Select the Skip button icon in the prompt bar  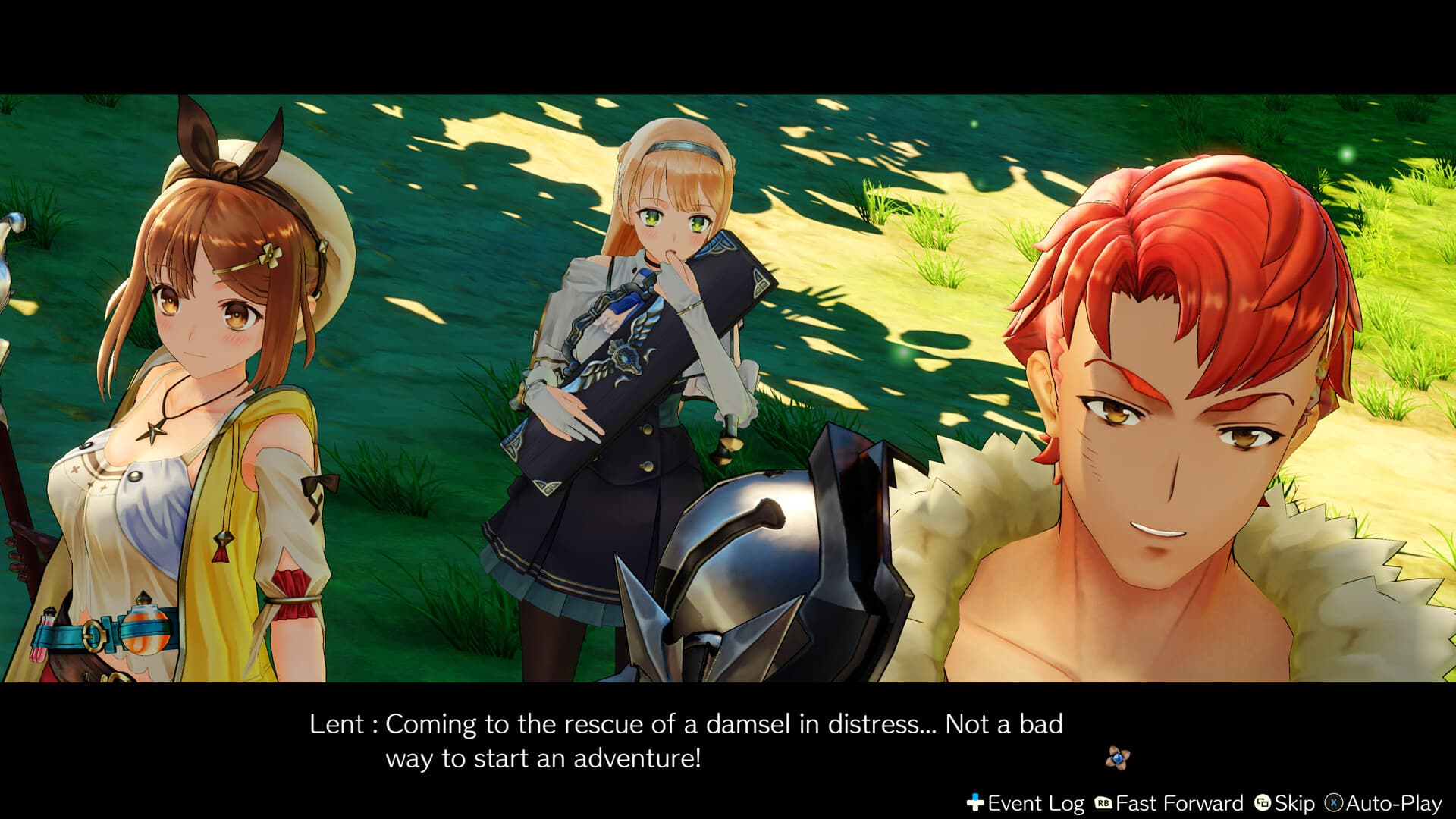tap(1263, 801)
